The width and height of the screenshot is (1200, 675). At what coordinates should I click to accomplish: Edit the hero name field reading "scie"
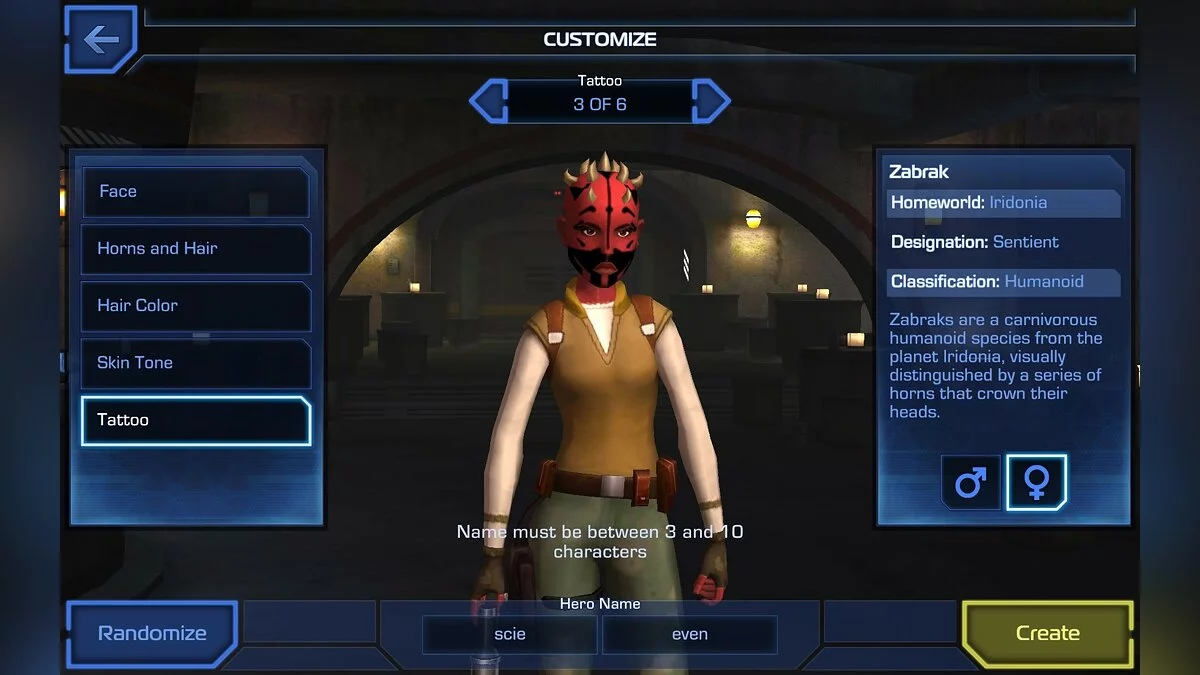click(x=510, y=634)
